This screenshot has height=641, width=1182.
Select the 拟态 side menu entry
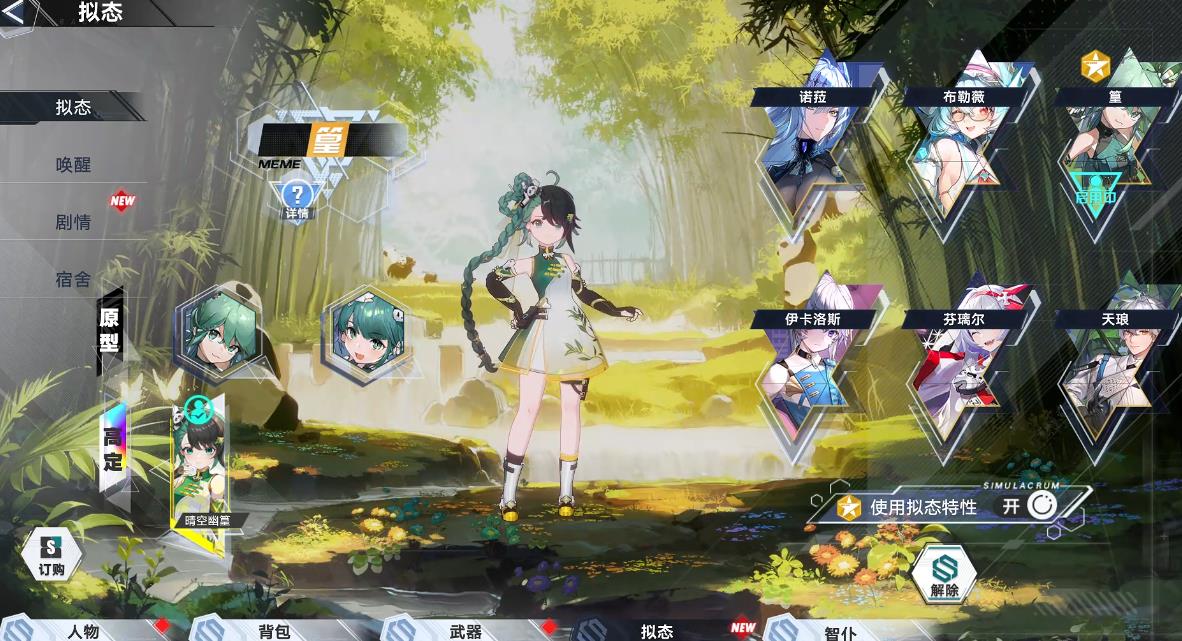[x=73, y=107]
